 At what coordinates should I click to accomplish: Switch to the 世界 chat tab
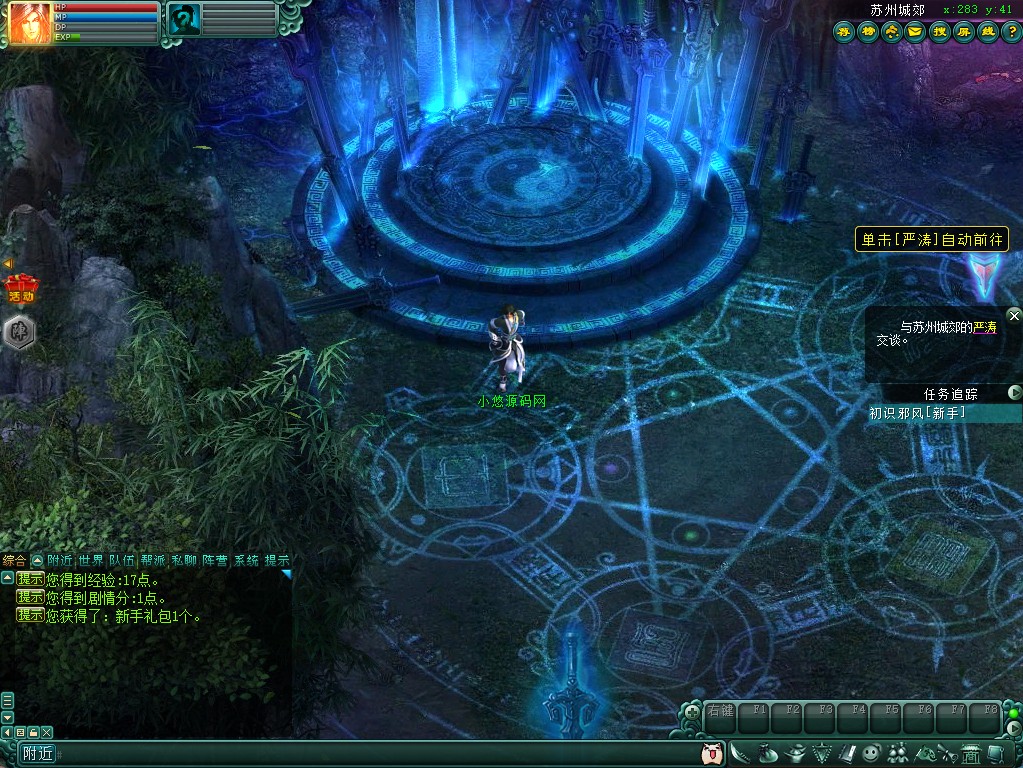coord(91,561)
